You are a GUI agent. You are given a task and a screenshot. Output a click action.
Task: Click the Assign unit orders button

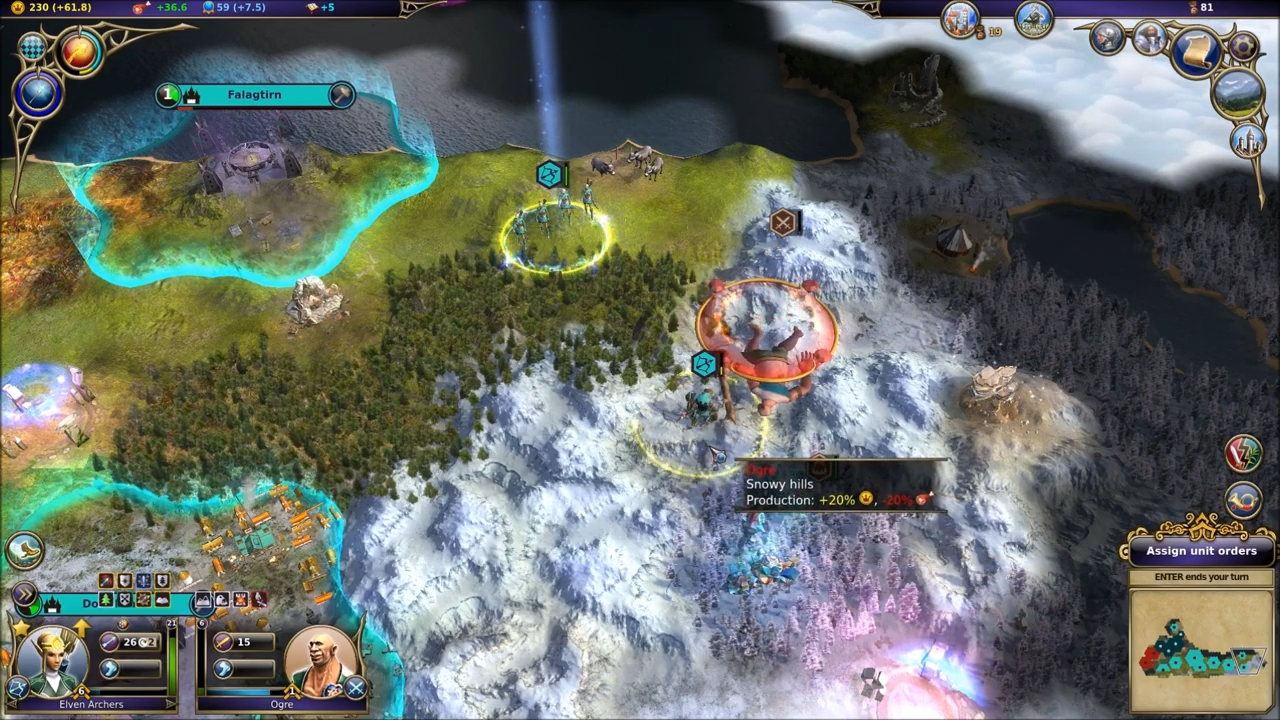coord(1201,551)
